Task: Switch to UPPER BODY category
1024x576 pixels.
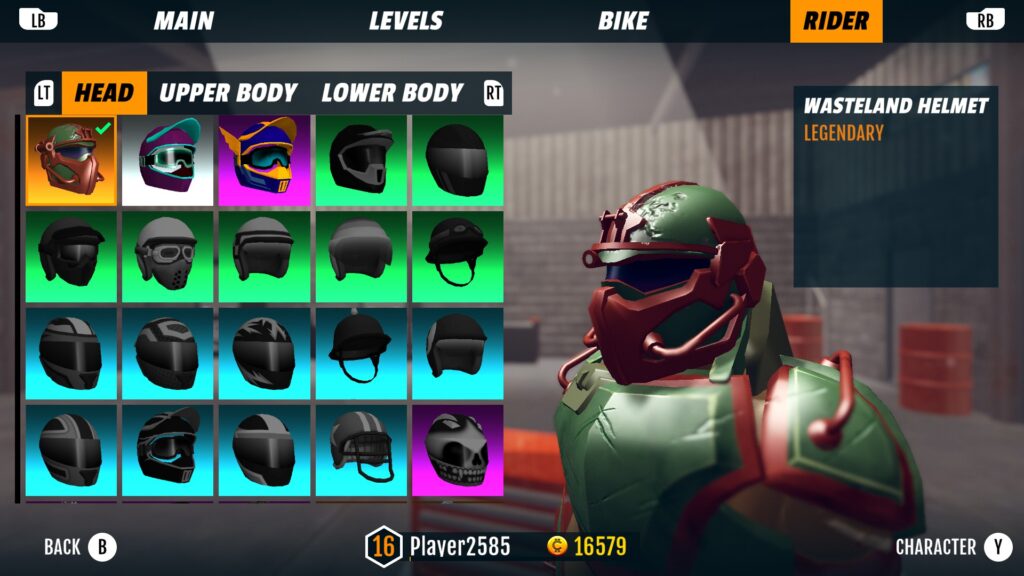Action: [229, 93]
